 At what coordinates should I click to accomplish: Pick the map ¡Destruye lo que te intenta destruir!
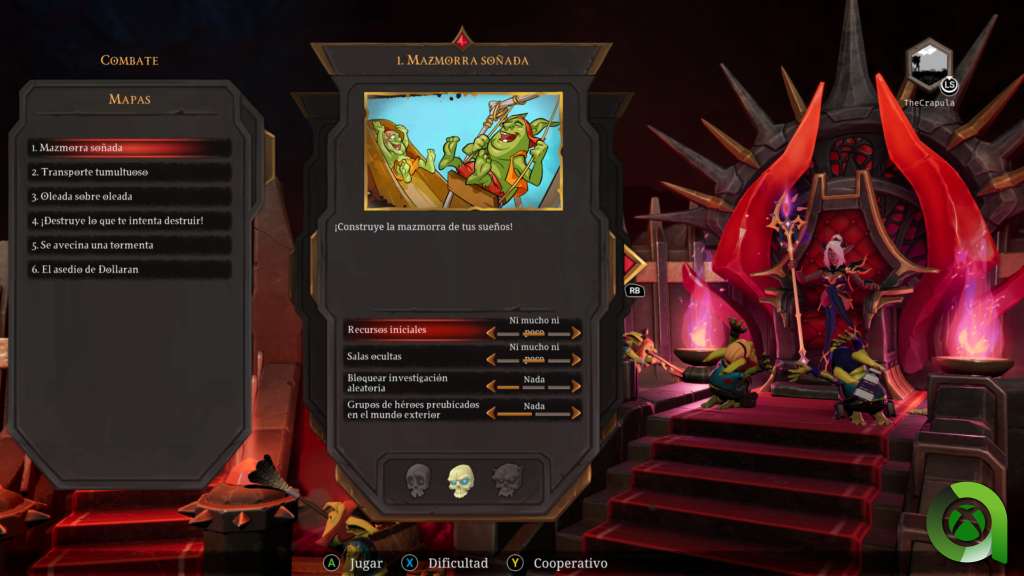(x=130, y=221)
